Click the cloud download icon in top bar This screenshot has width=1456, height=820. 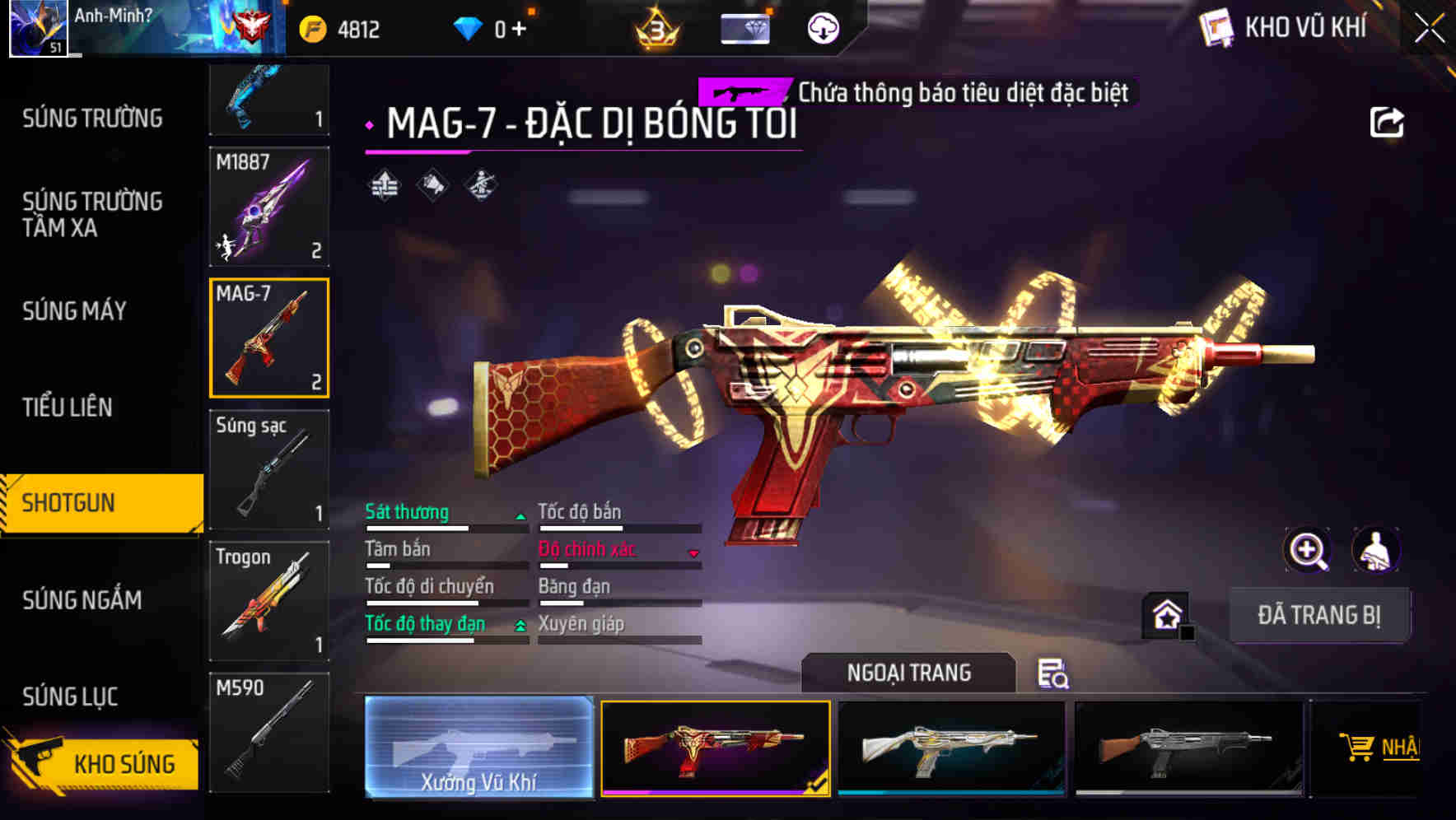(822, 27)
